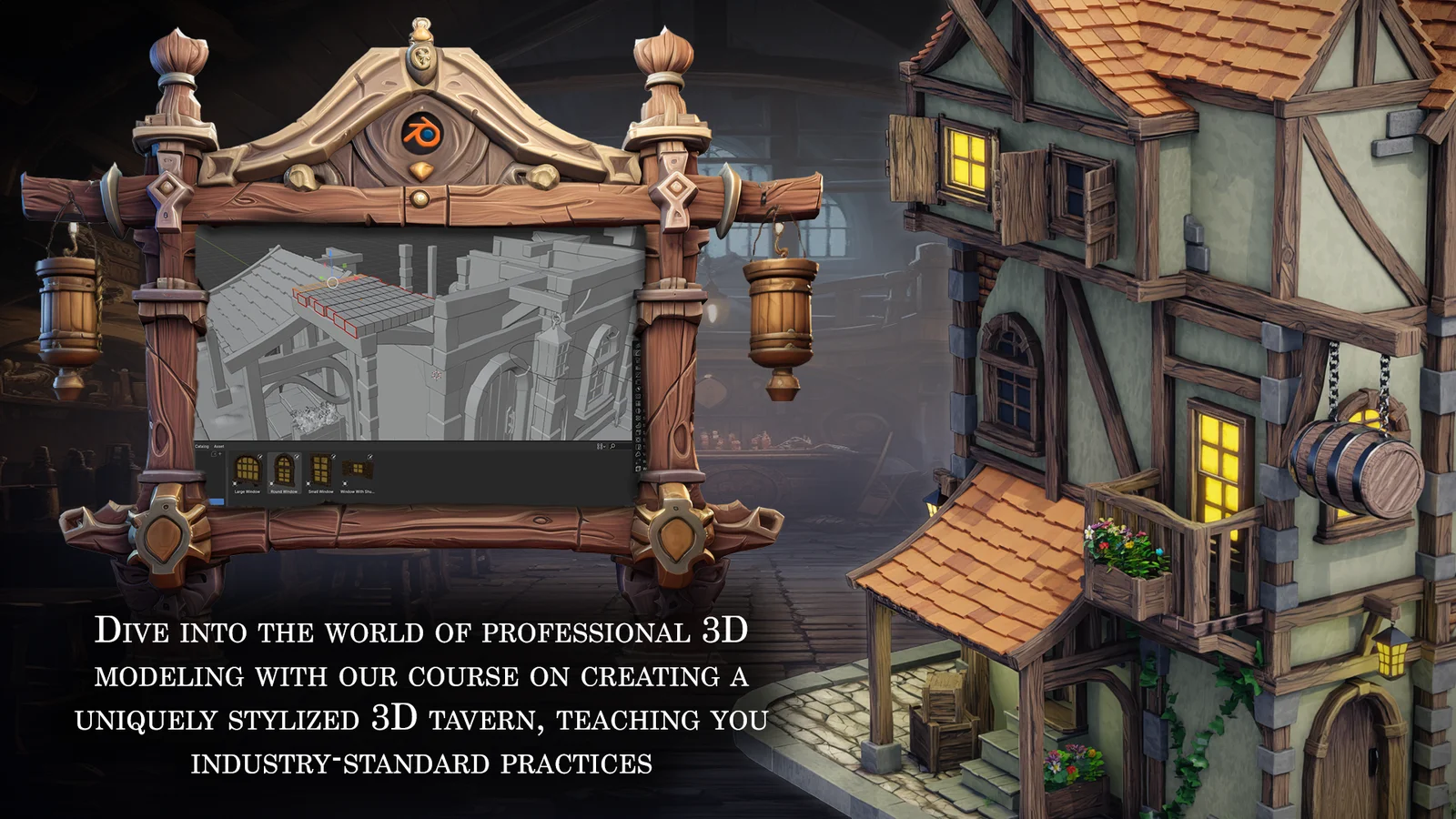Select the Box Select tool in the toolbar

pos(638,346)
